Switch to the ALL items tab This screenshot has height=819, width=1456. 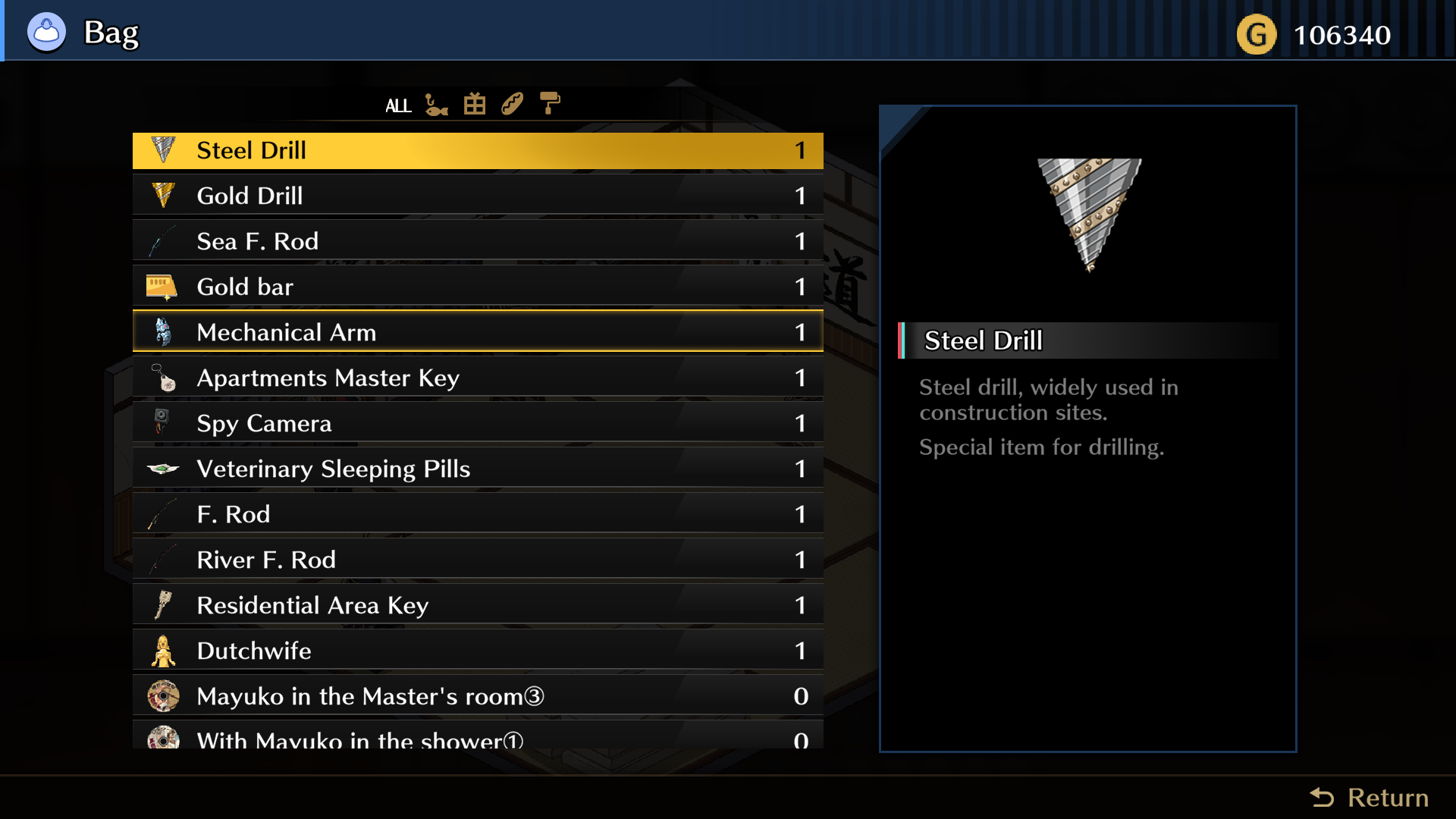point(398,105)
